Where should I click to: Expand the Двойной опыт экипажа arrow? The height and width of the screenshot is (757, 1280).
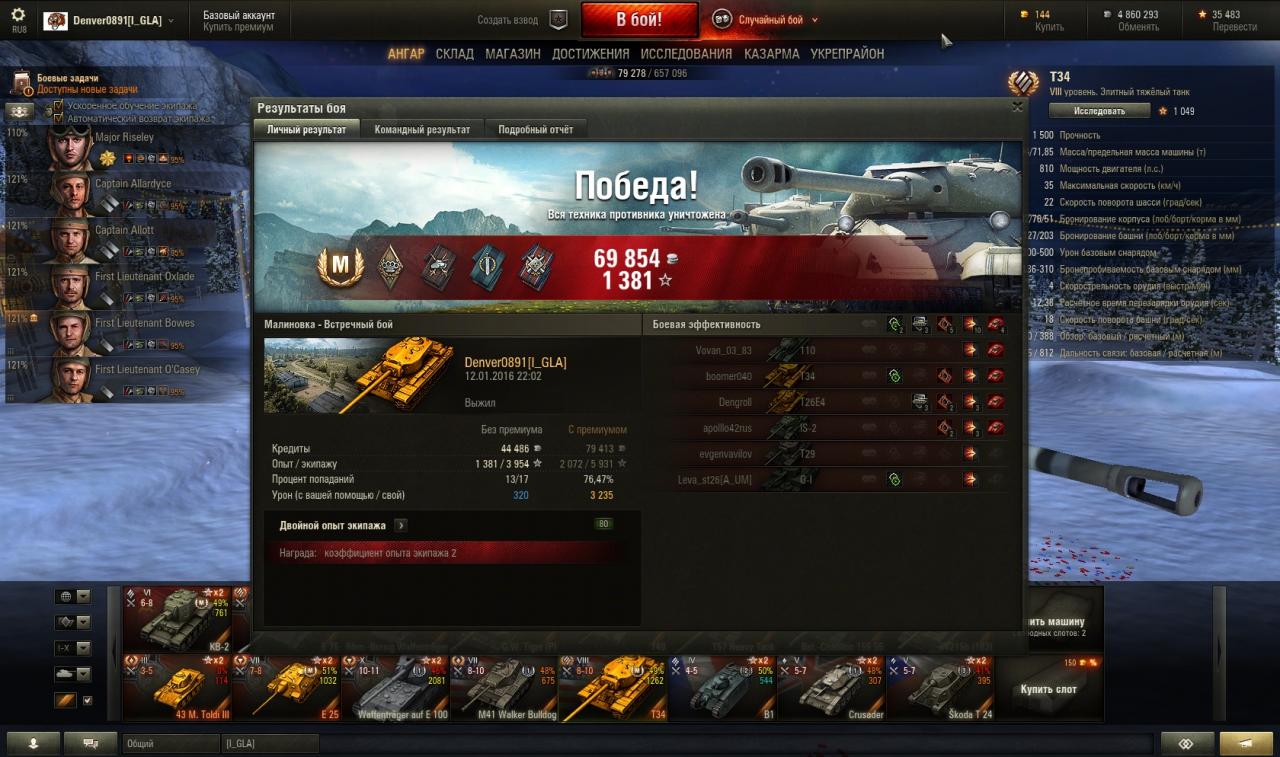[401, 525]
